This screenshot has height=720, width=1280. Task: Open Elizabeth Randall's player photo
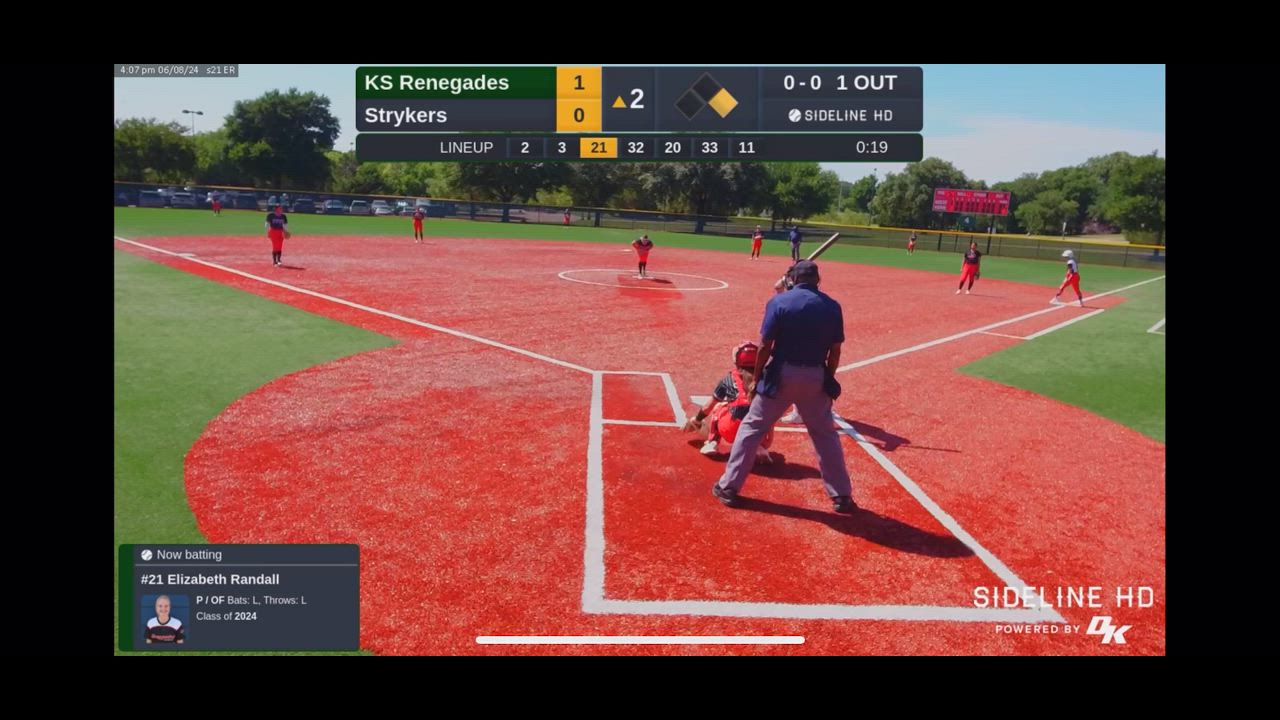tap(164, 620)
